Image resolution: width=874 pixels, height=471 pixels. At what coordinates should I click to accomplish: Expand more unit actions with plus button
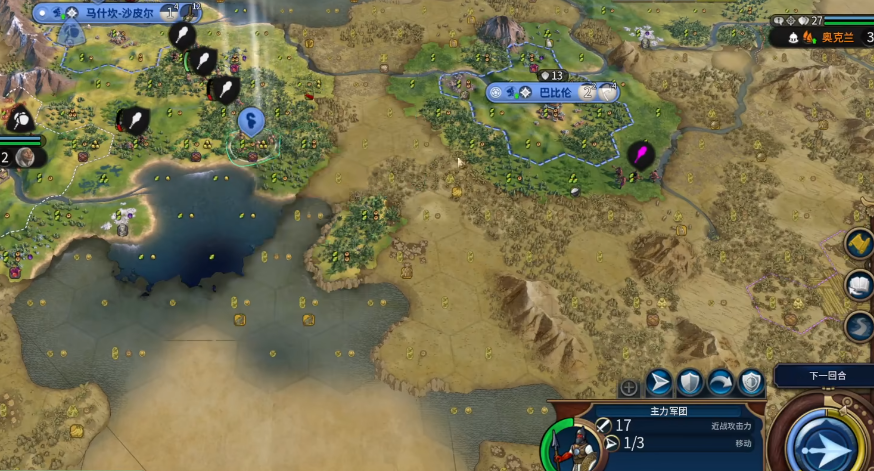tap(629, 387)
